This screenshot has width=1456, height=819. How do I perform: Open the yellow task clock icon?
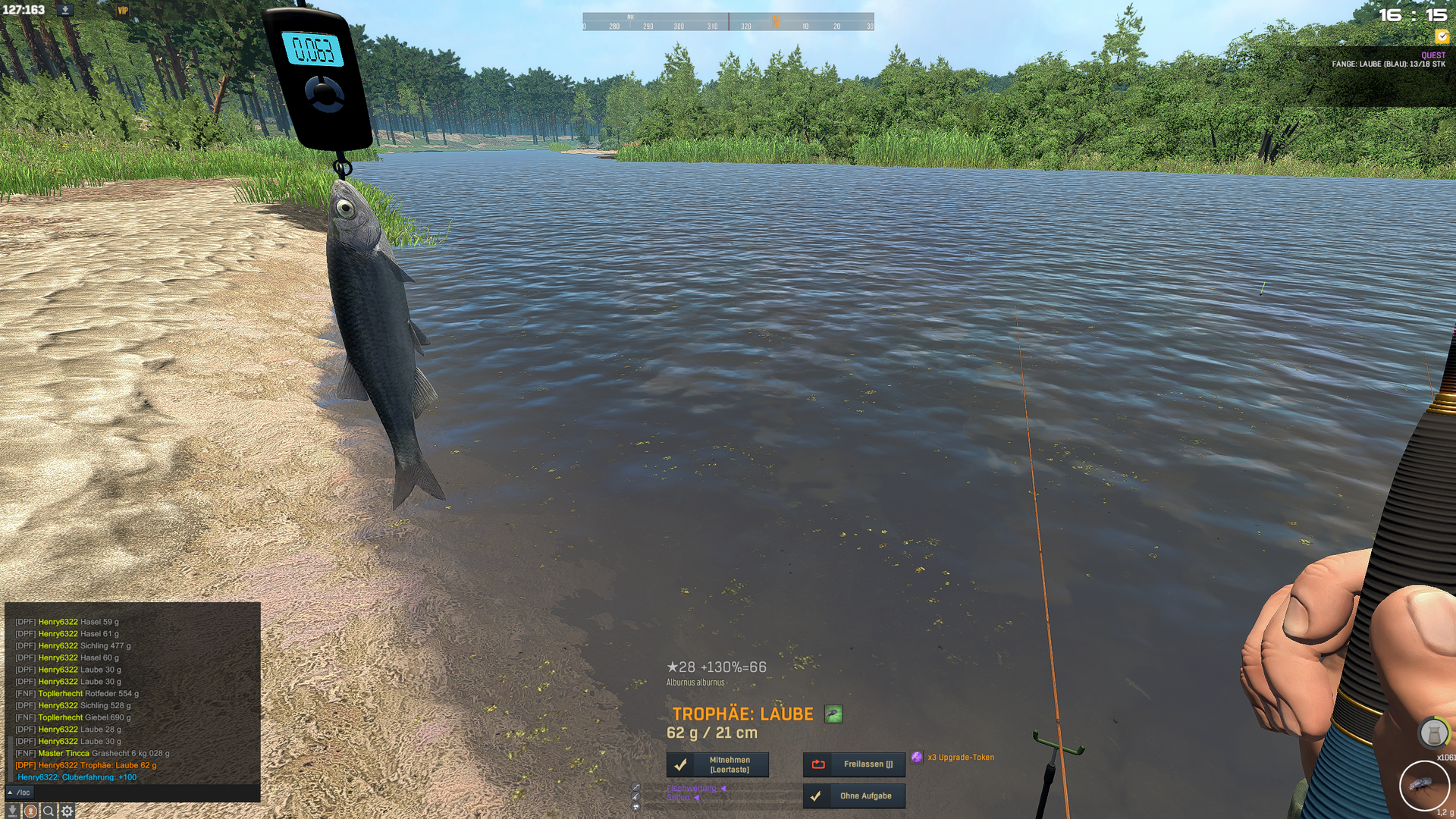pyautogui.click(x=1442, y=36)
